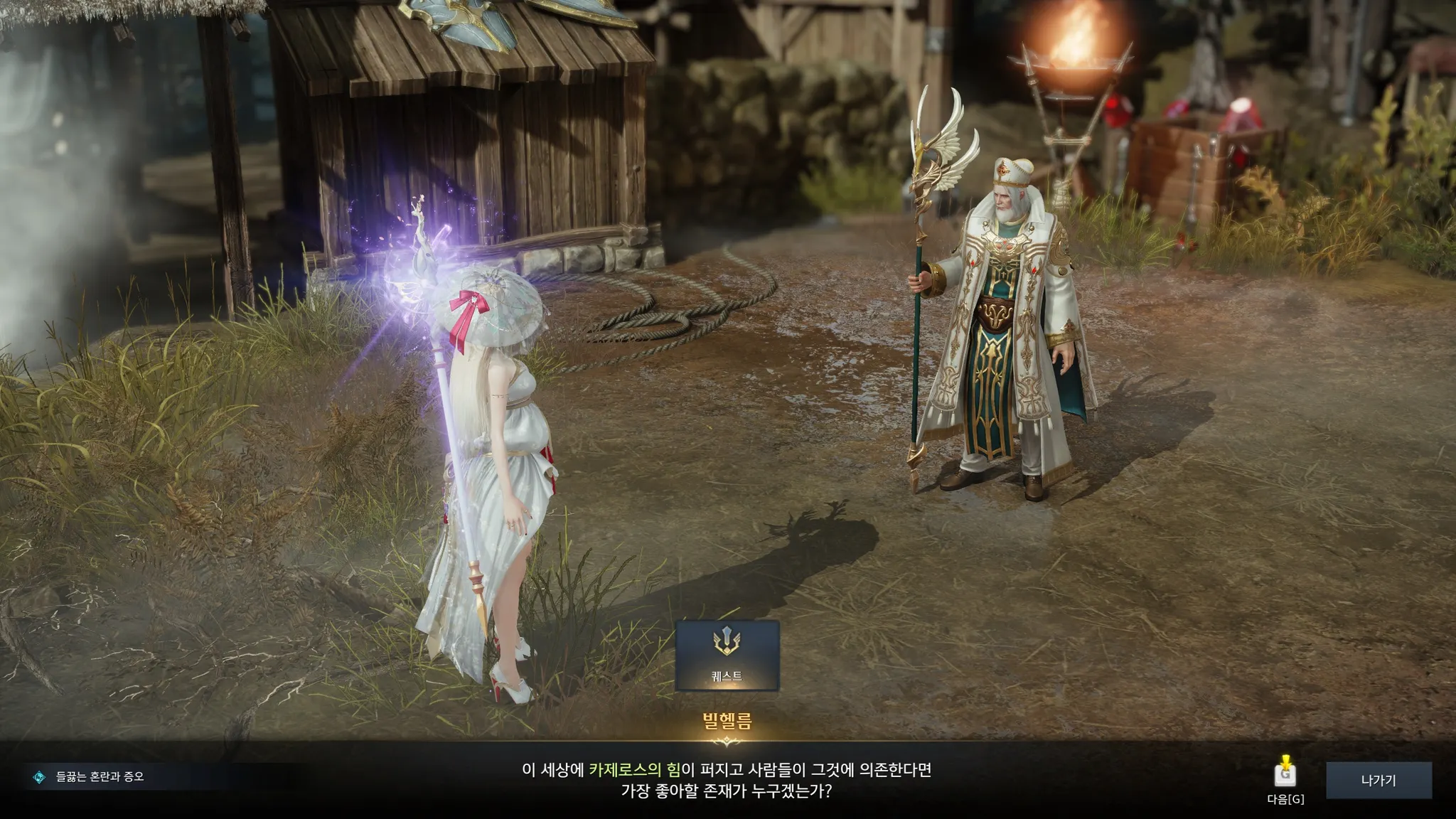
Task: Advance dialogue with the 다음 (Next) icon
Action: pos(1285,773)
